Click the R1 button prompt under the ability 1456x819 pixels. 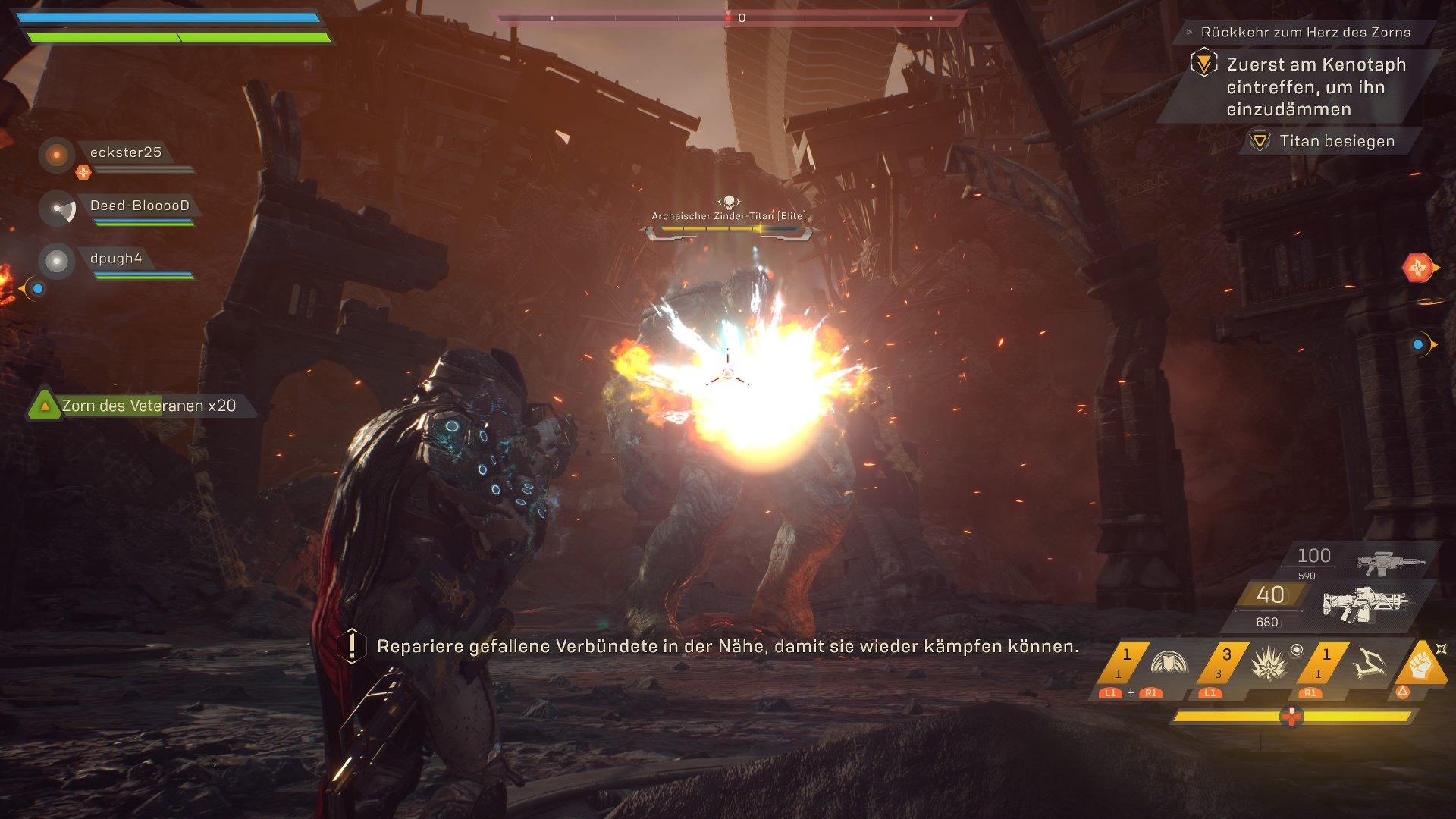tap(1310, 693)
